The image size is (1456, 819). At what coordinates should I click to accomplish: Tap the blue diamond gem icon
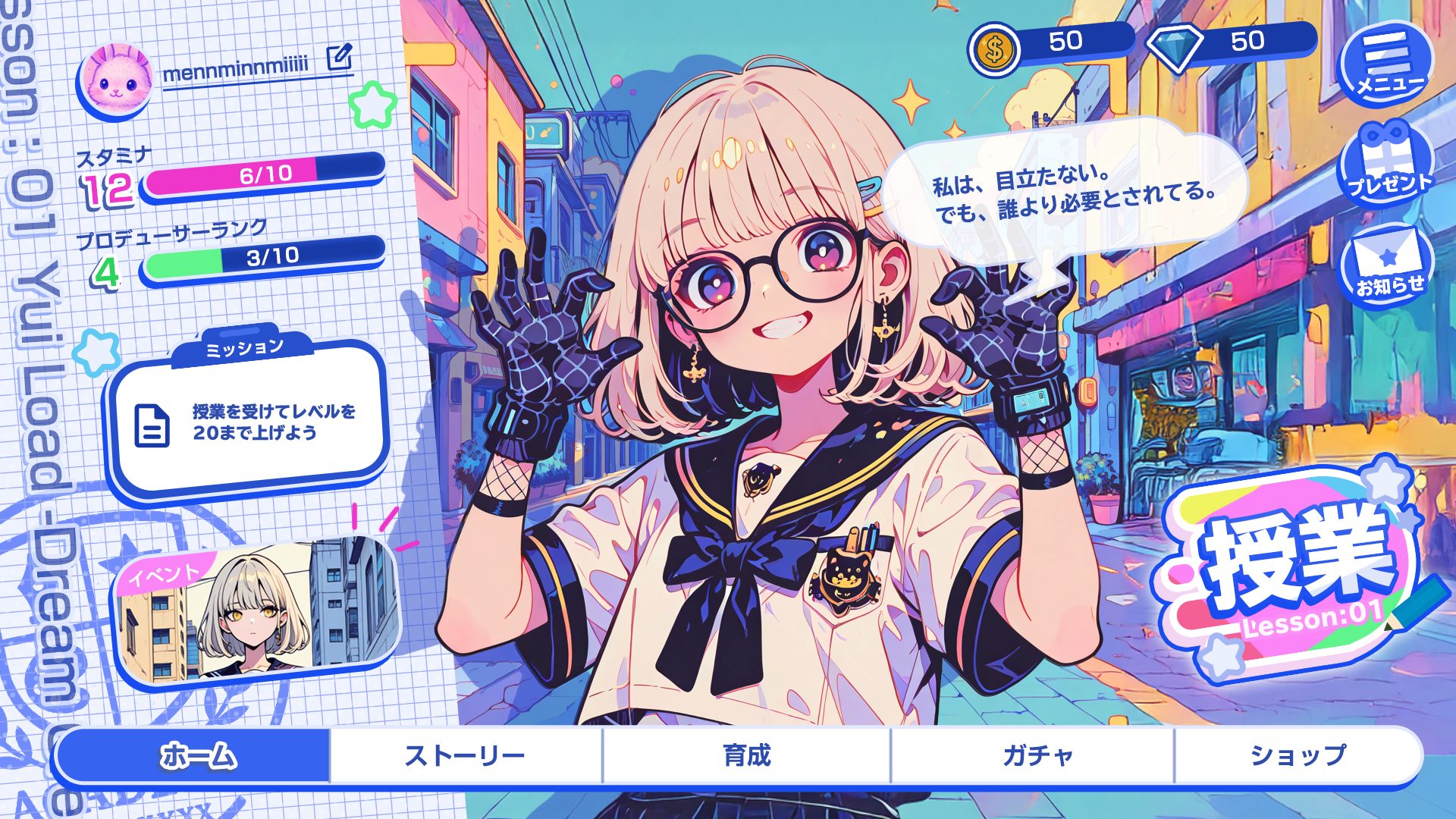click(1174, 47)
